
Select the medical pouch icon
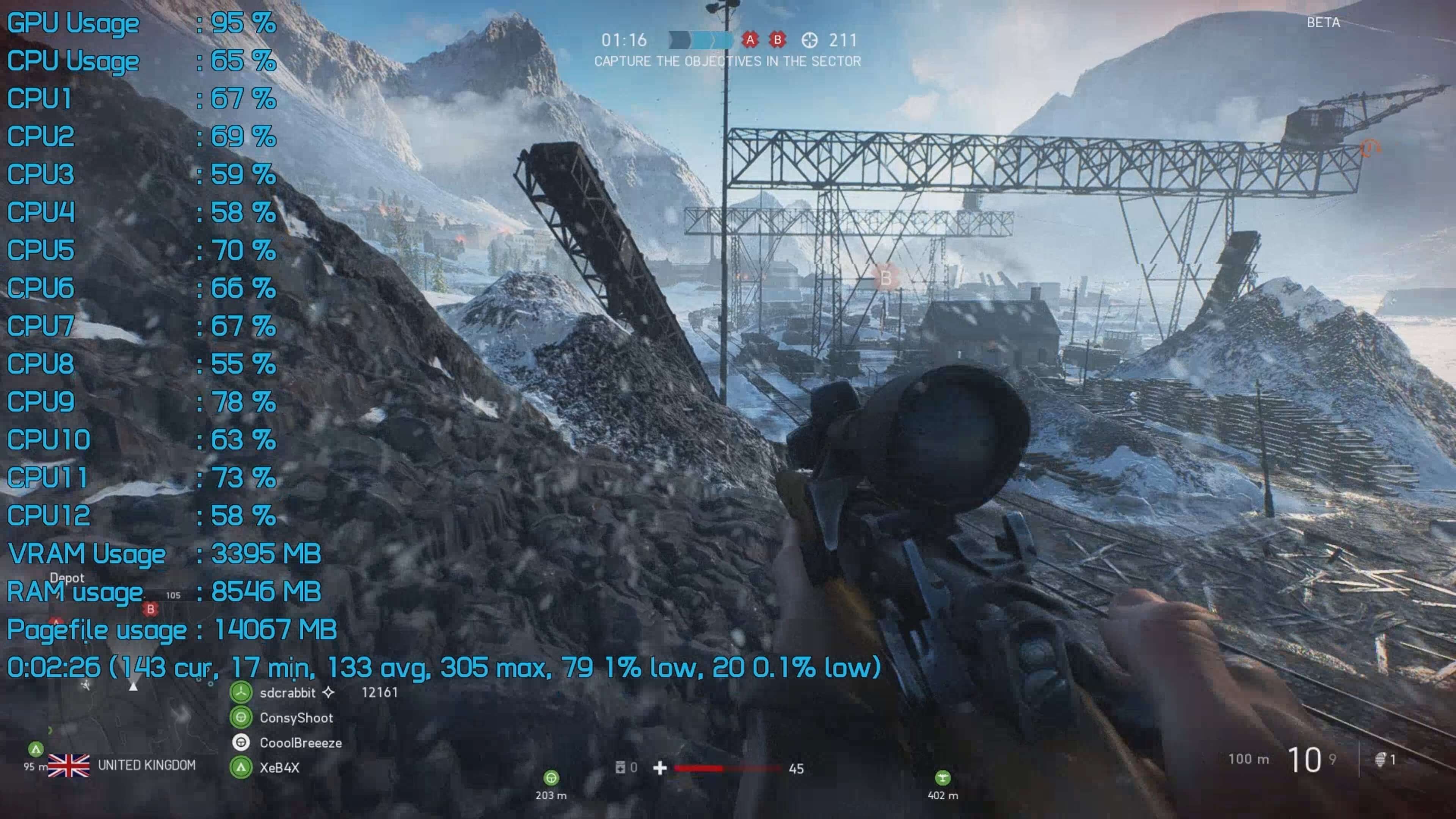coord(620,767)
